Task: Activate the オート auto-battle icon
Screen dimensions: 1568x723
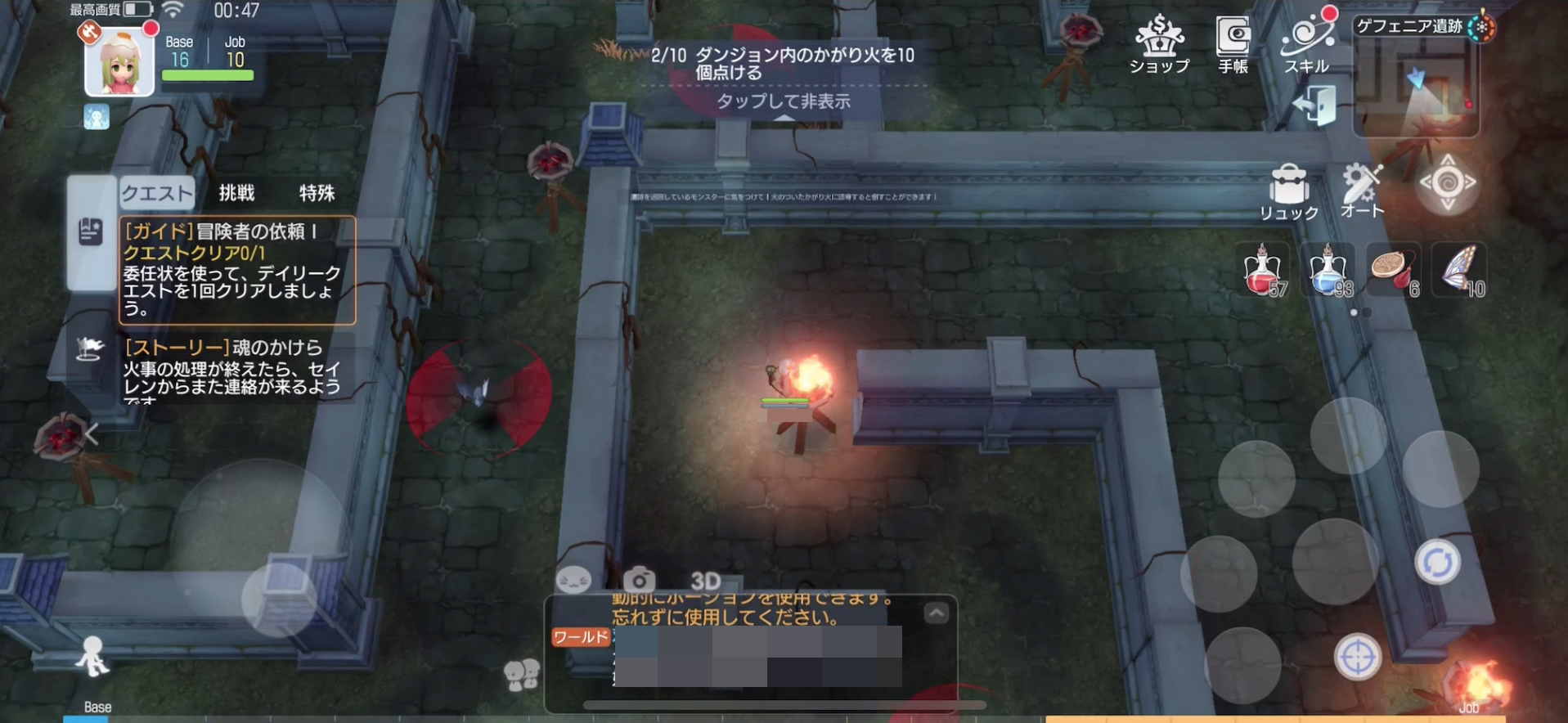Action: (x=1364, y=186)
